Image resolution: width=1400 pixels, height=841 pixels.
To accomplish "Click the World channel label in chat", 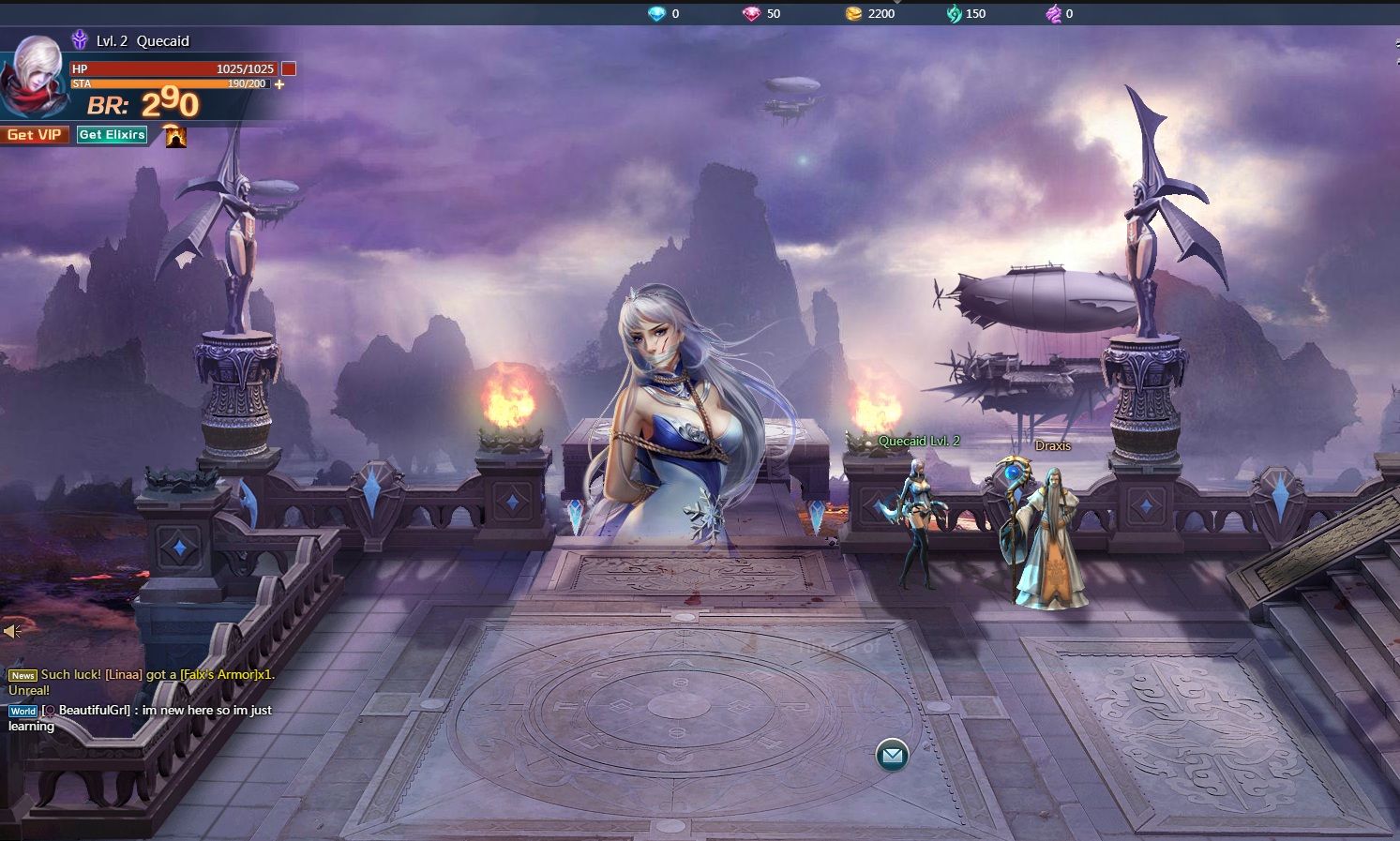I will point(23,711).
